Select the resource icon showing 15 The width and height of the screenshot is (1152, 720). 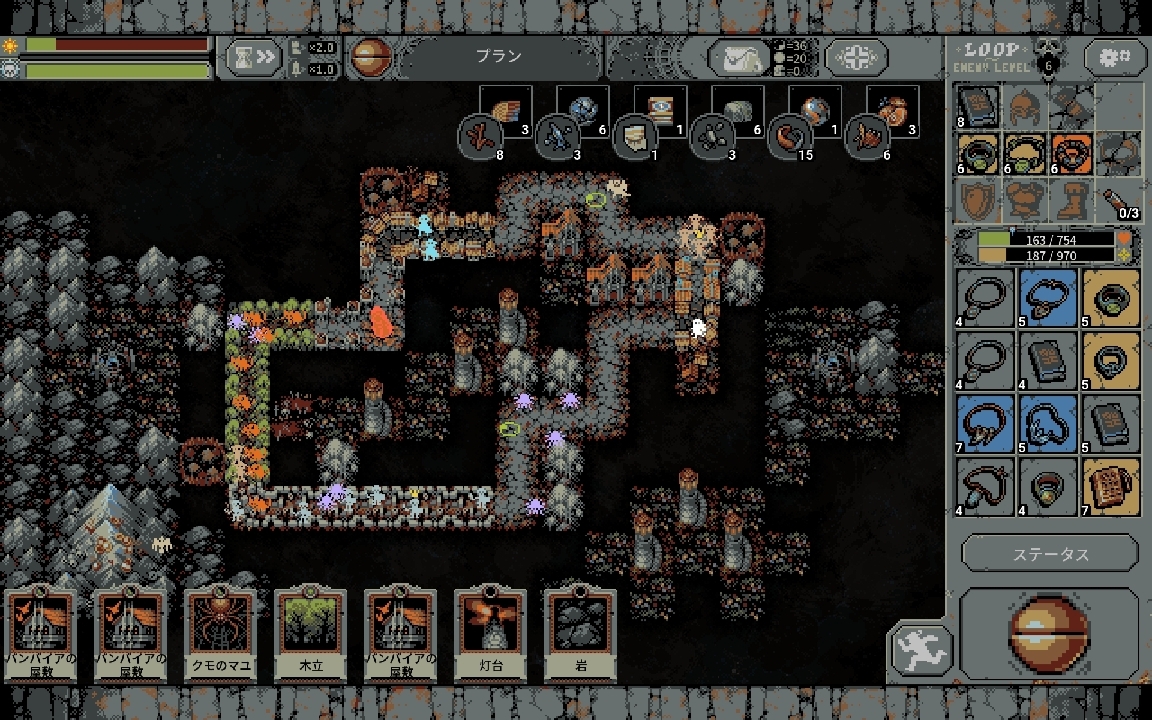coord(789,137)
